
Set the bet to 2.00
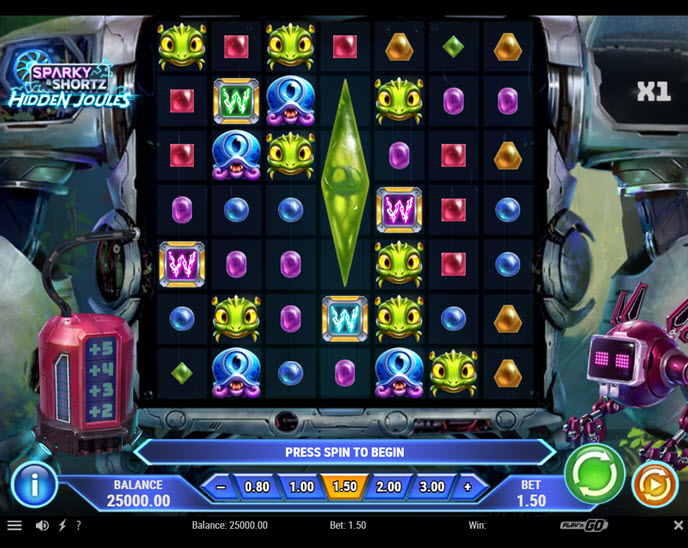point(388,487)
